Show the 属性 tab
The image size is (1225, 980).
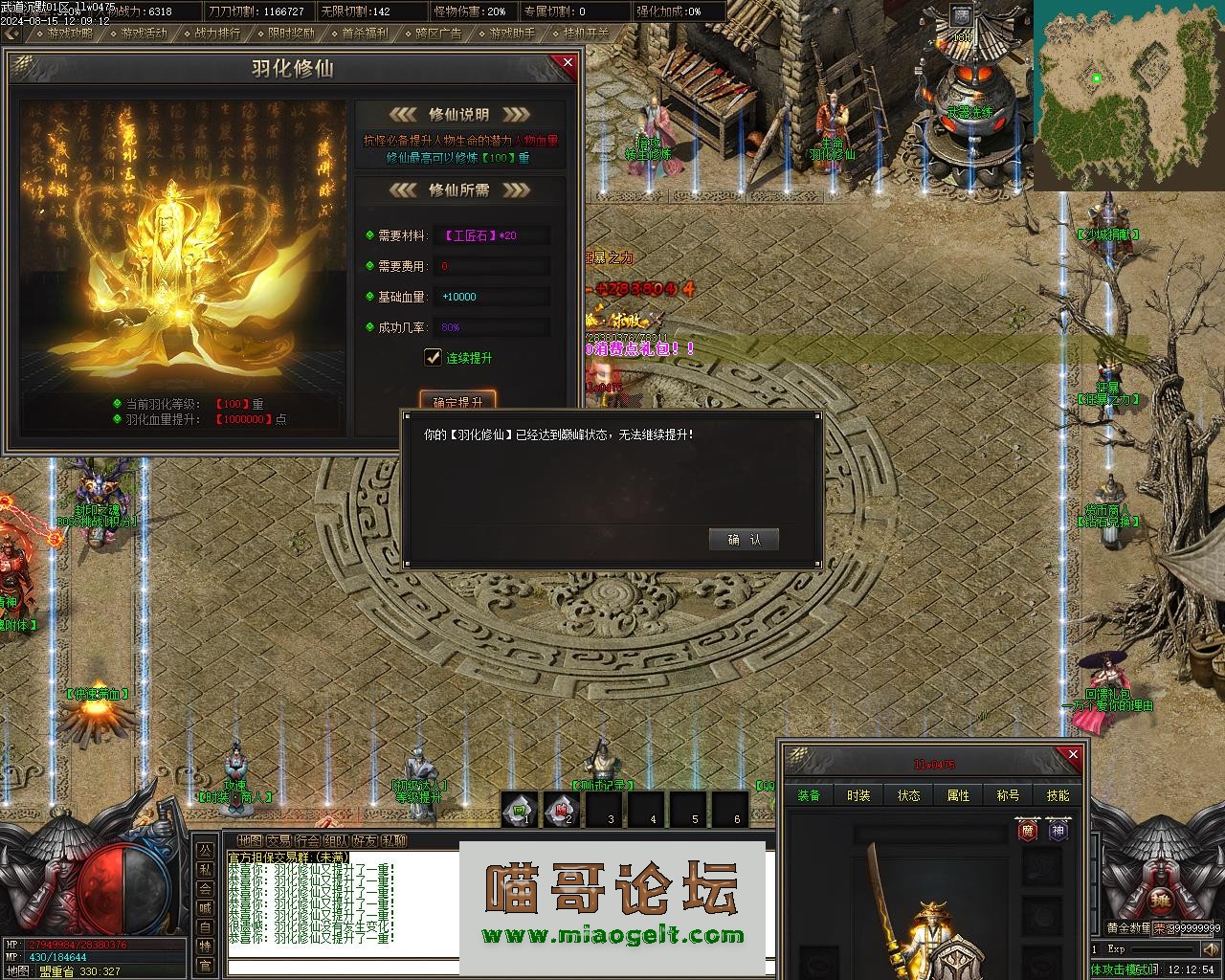(x=958, y=795)
